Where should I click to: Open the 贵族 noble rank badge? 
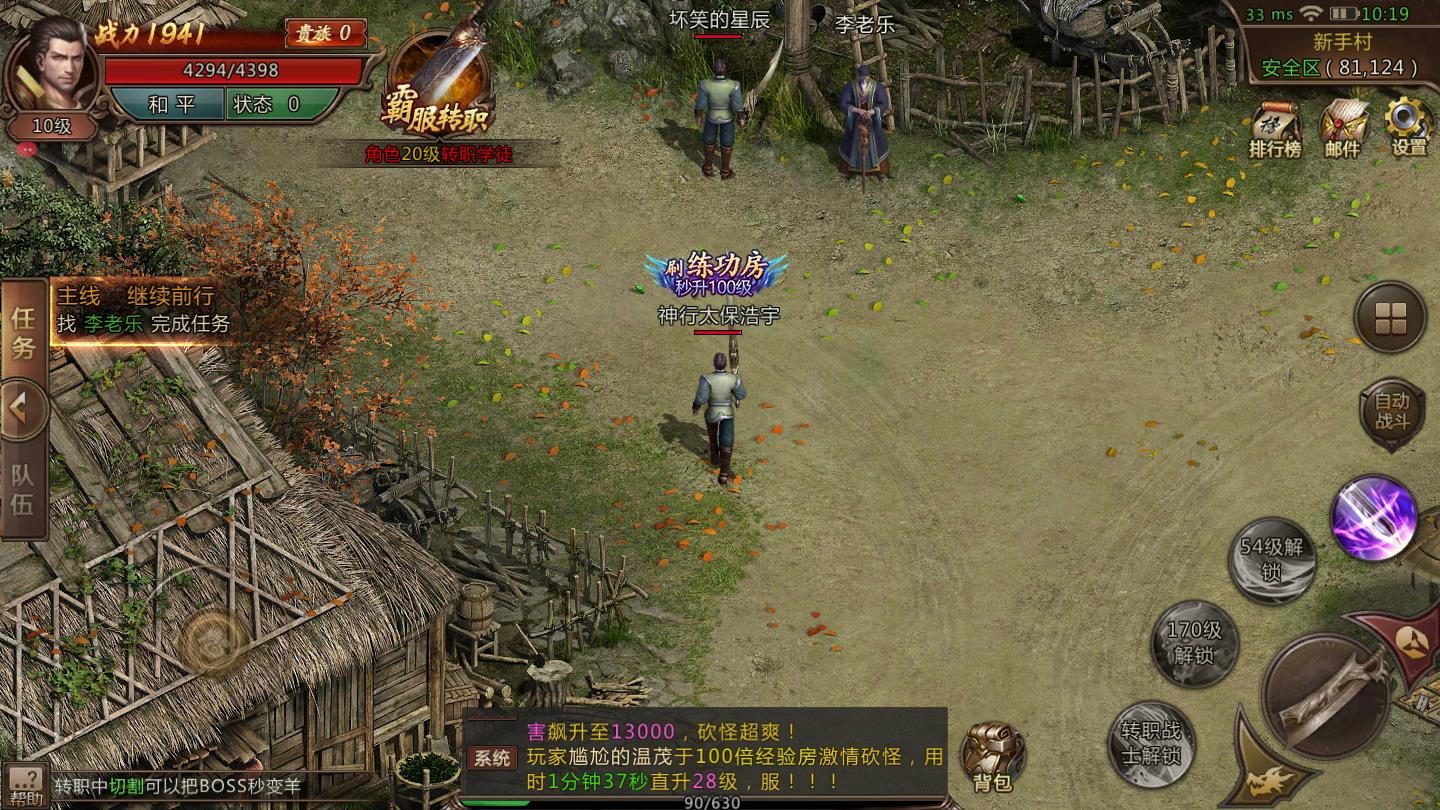pyautogui.click(x=325, y=33)
